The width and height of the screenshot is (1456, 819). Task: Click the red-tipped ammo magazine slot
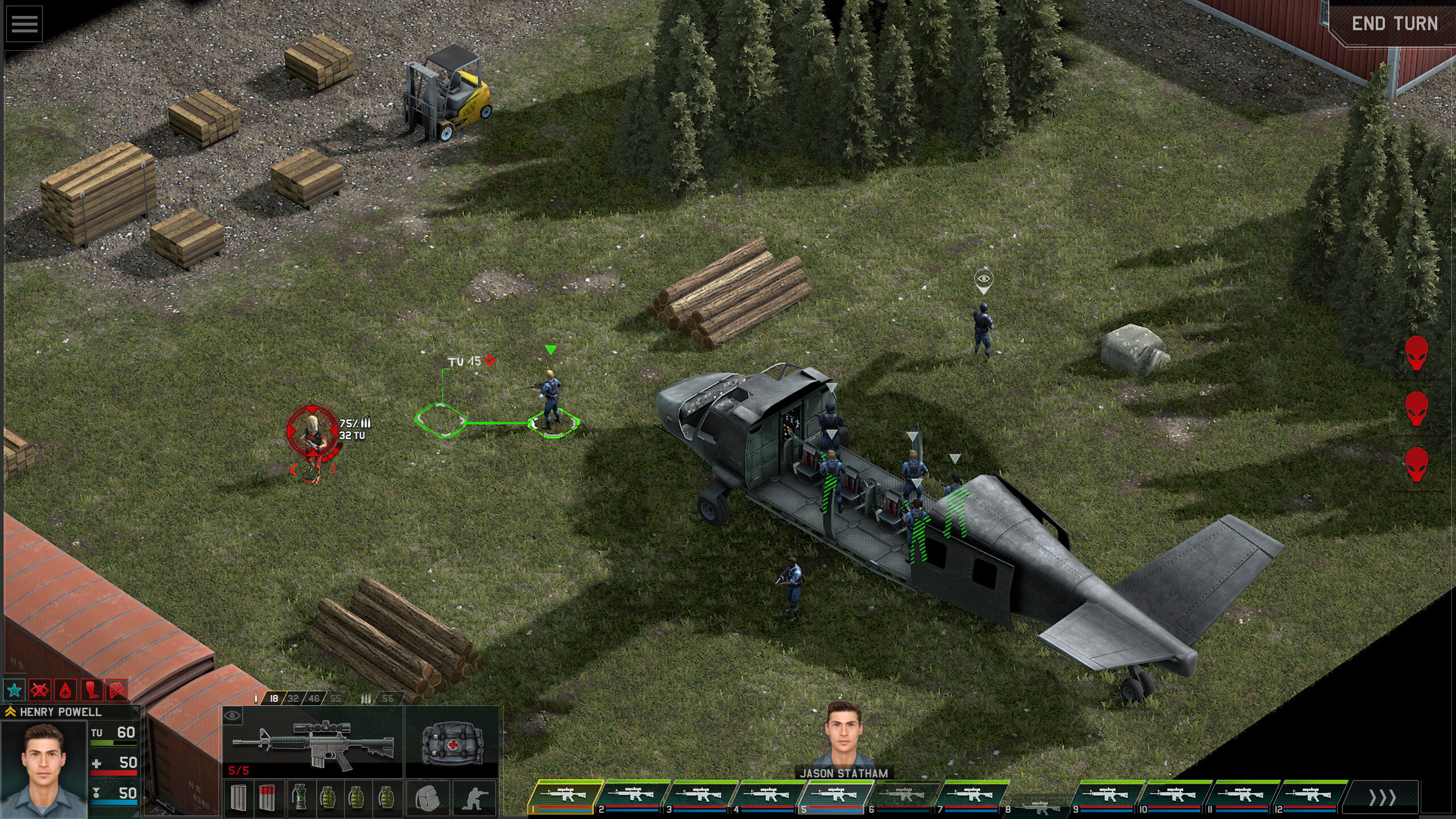coord(267,797)
